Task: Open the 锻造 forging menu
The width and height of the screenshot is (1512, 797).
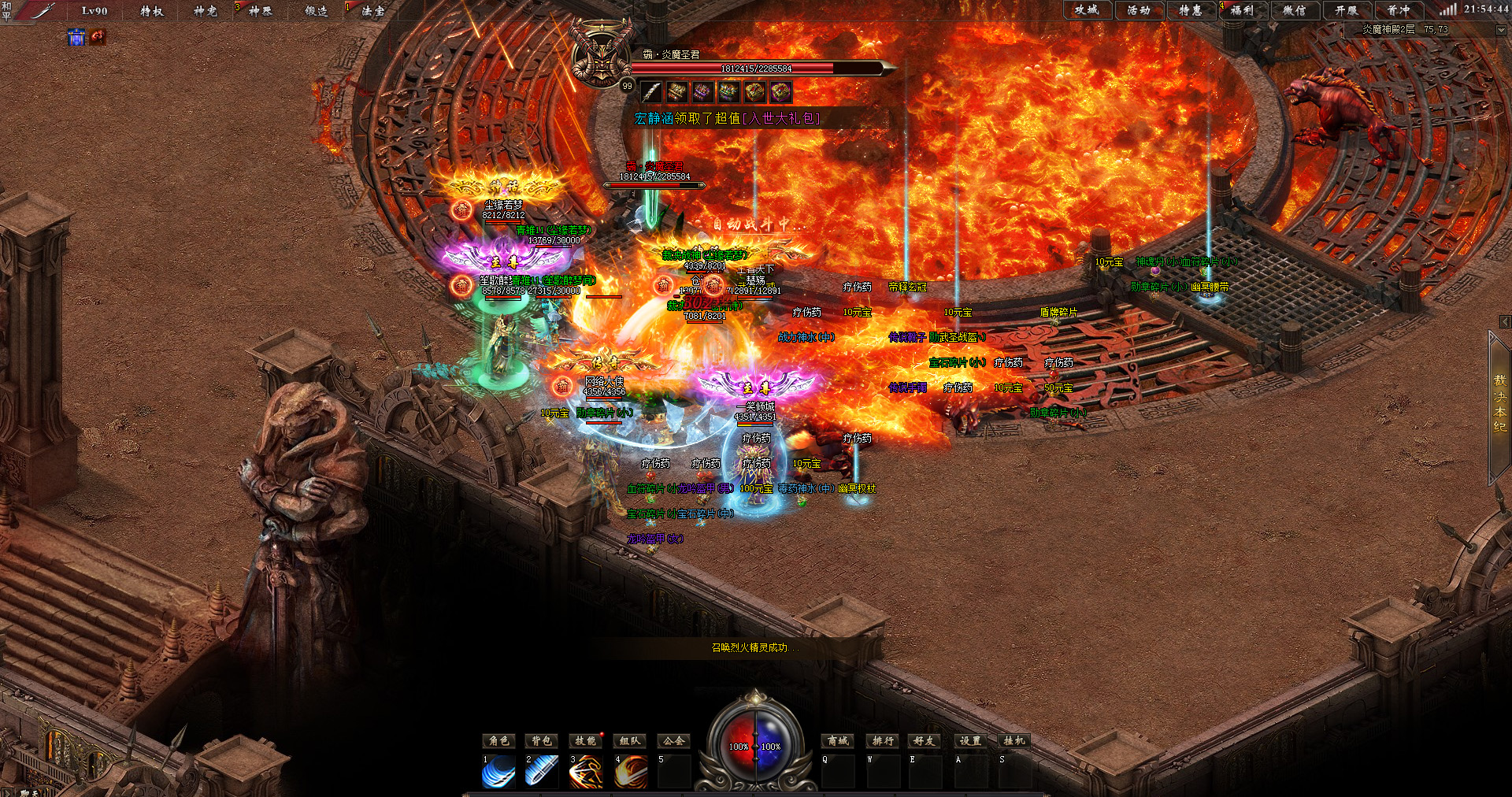Action: pos(317,11)
